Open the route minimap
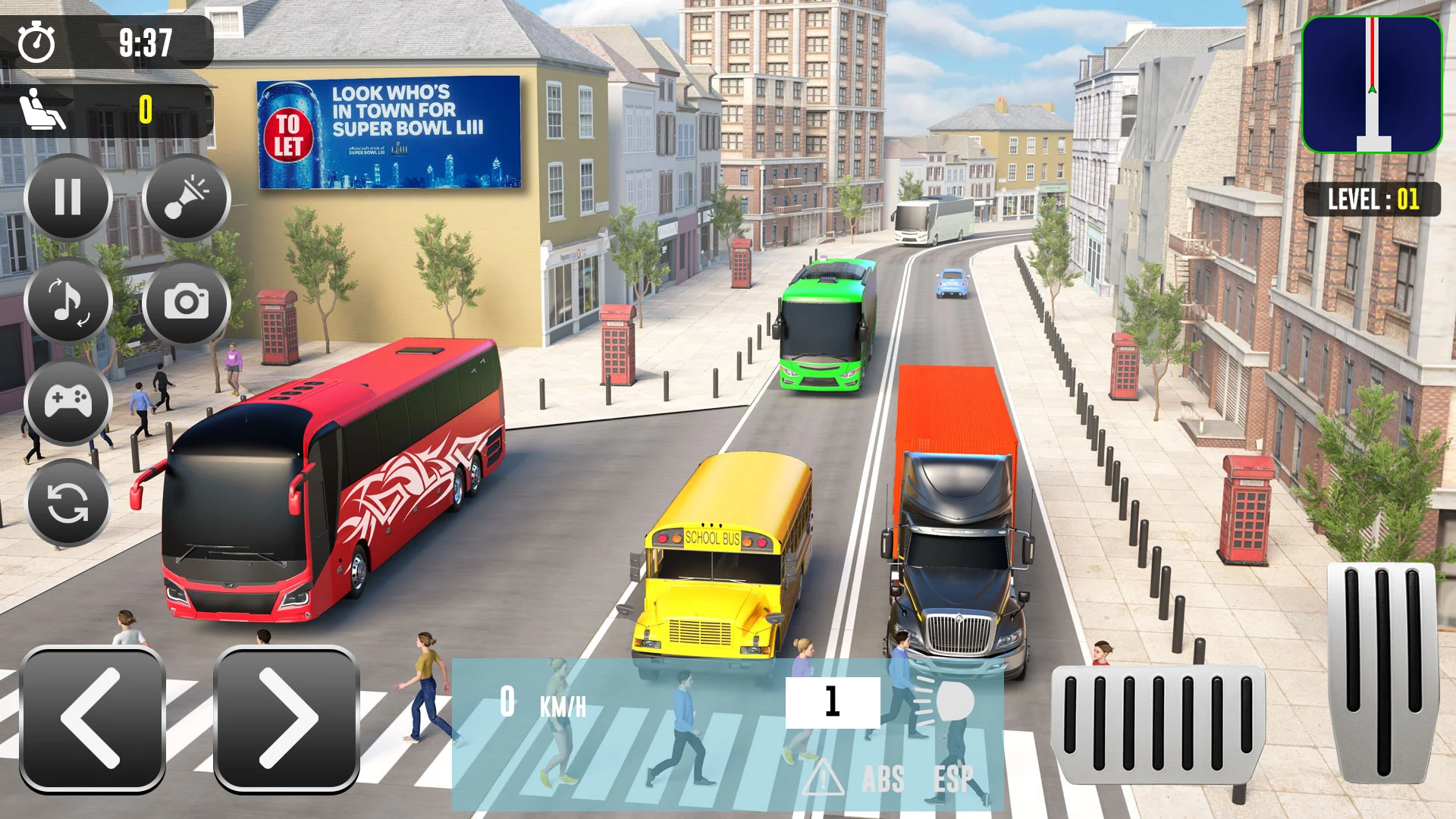The image size is (1456, 819). [x=1372, y=85]
